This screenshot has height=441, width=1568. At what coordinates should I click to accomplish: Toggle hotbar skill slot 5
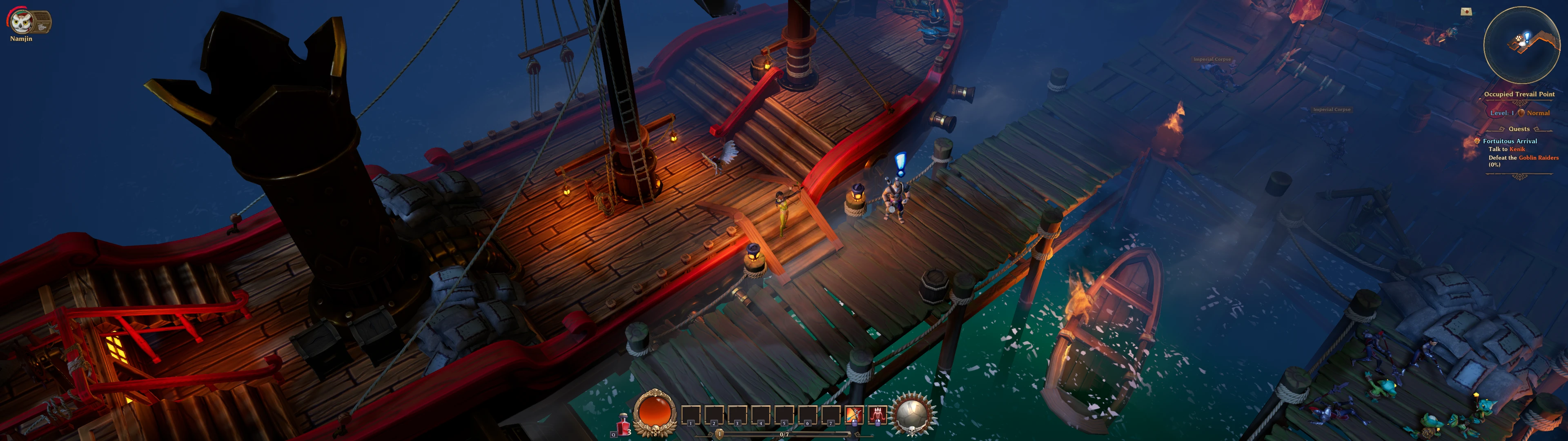tap(784, 415)
